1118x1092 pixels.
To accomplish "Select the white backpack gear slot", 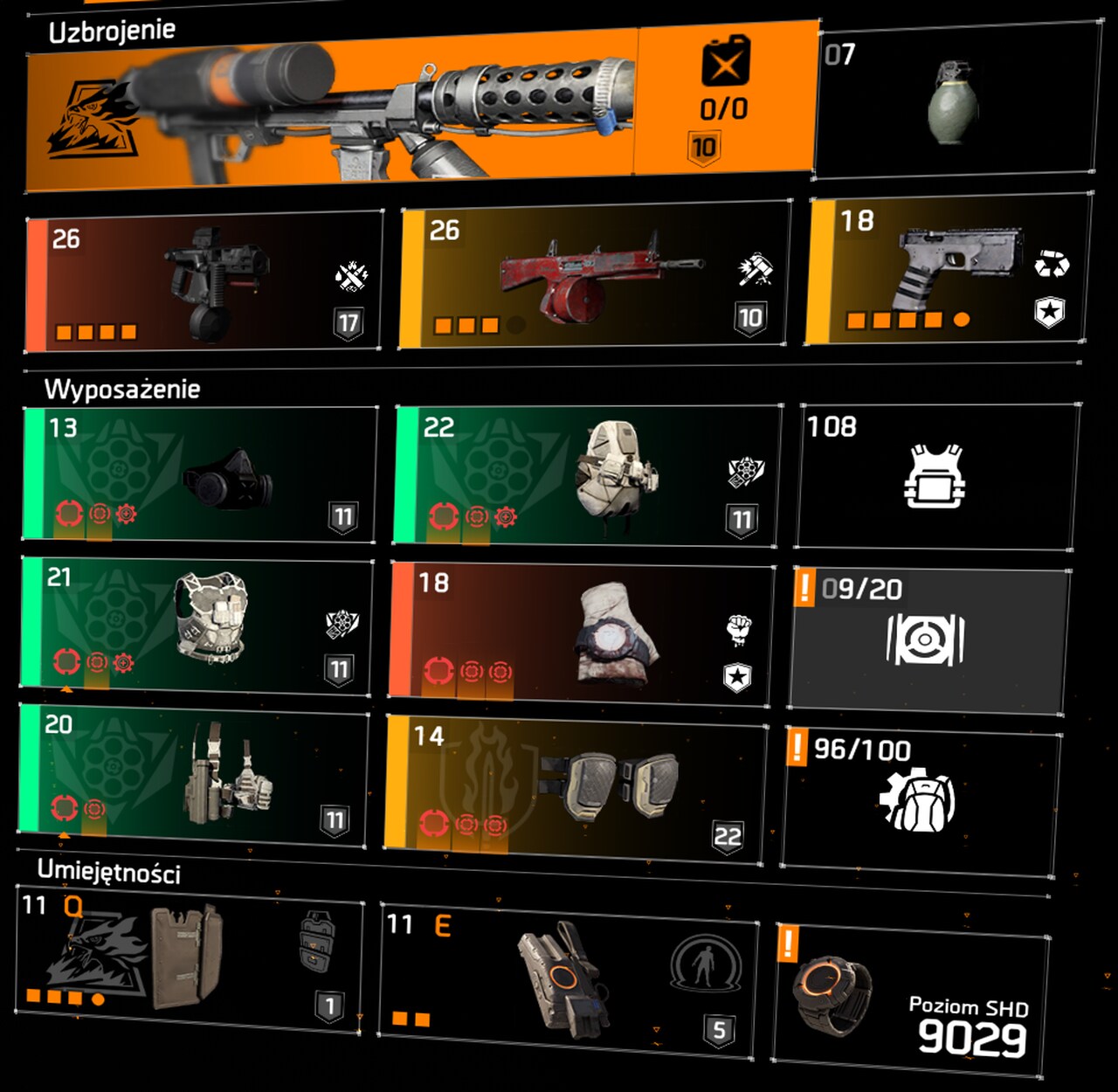I will click(x=587, y=476).
